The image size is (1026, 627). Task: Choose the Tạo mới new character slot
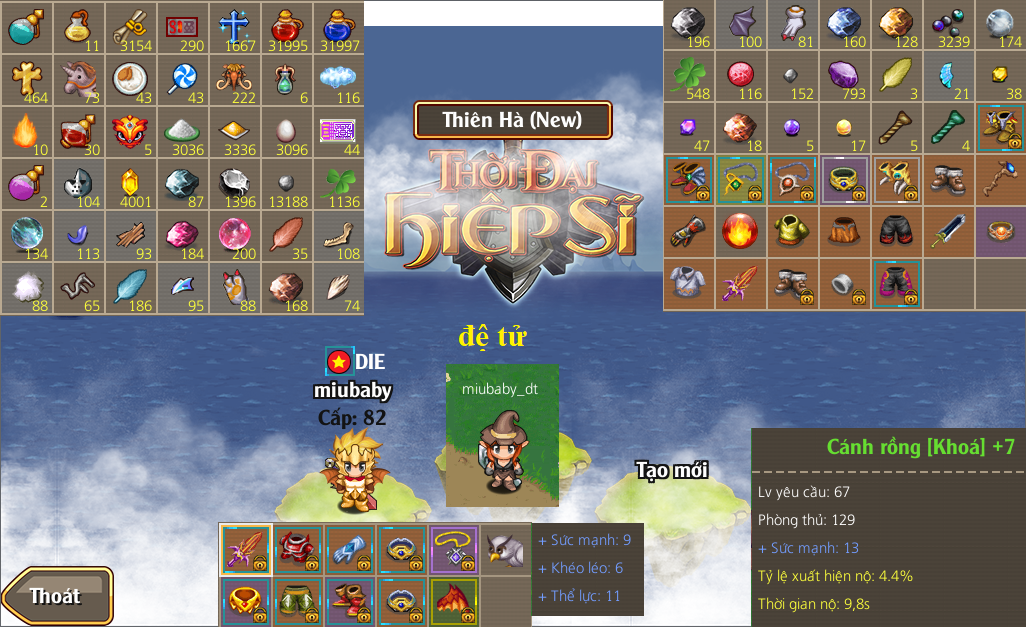pyautogui.click(x=672, y=470)
